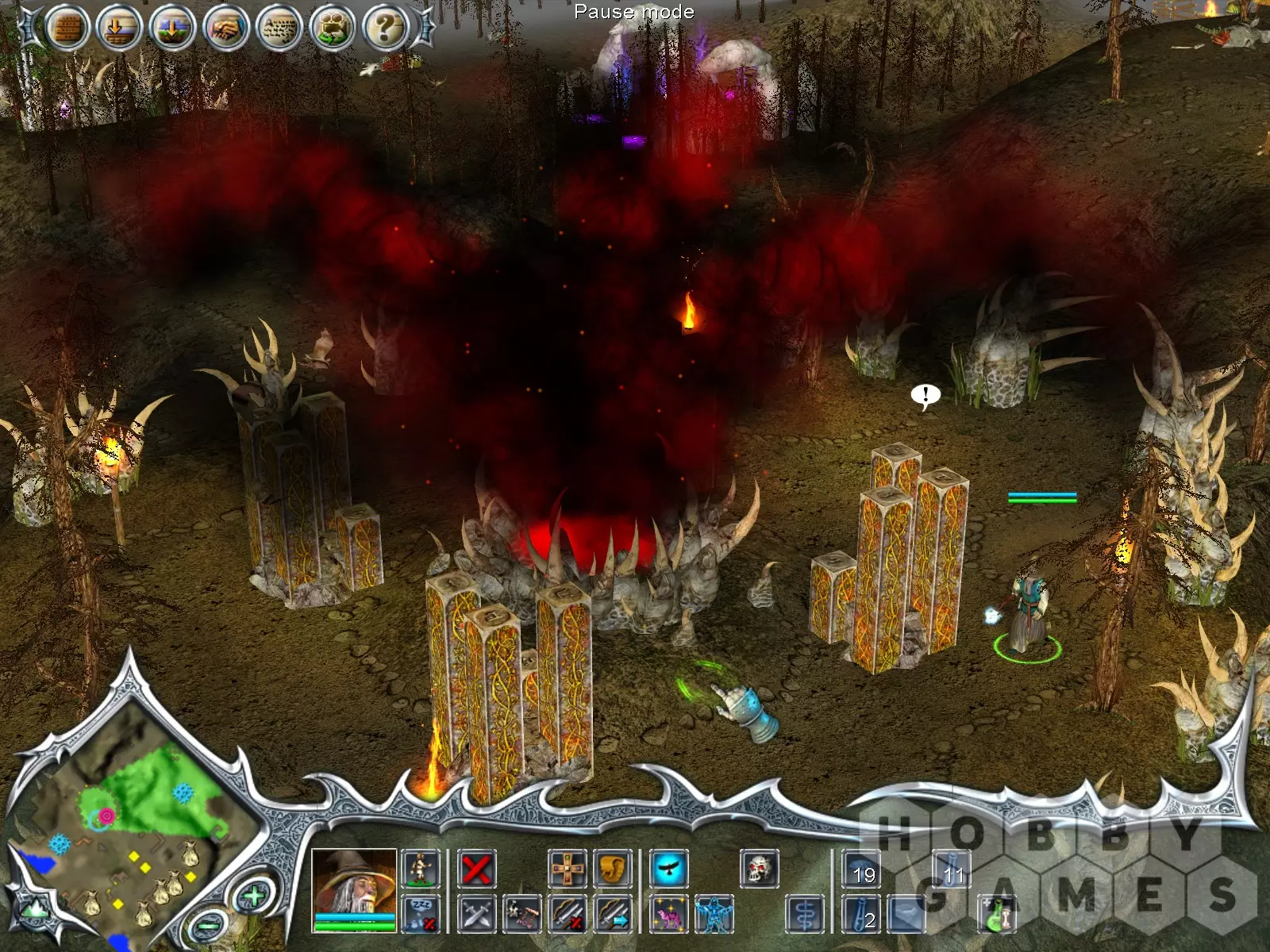The image size is (1270, 952).
Task: Select the red-eyed skull ability
Action: click(x=759, y=869)
